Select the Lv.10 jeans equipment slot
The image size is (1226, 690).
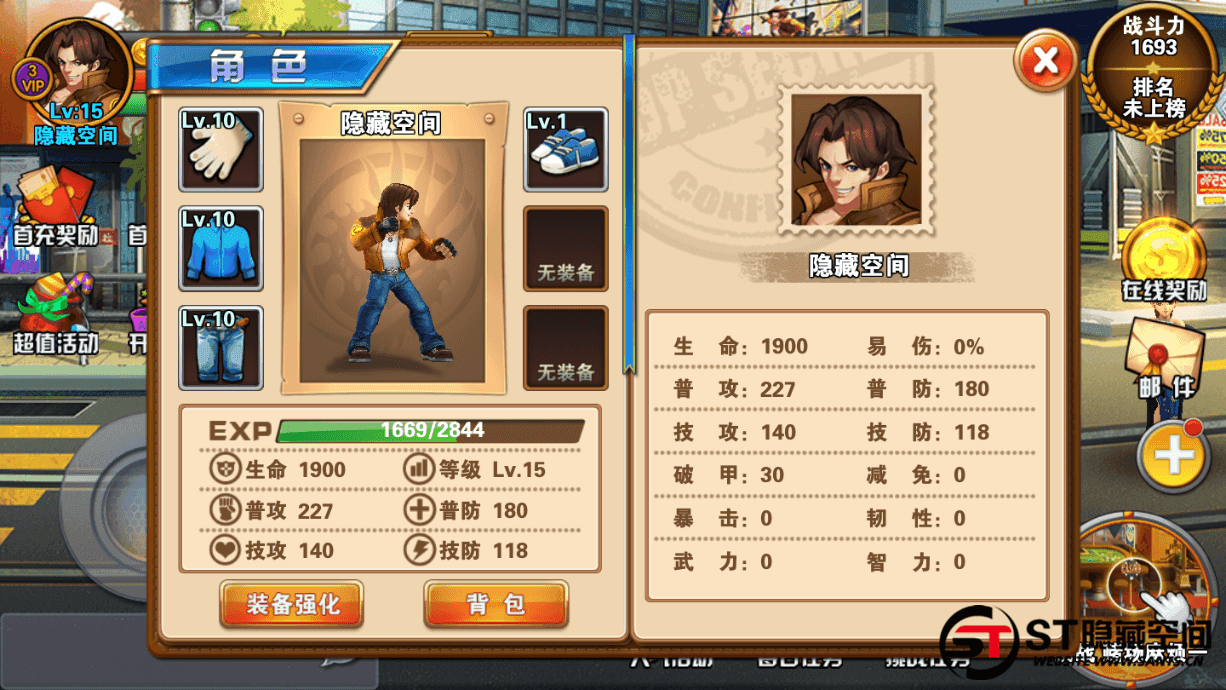tap(220, 348)
